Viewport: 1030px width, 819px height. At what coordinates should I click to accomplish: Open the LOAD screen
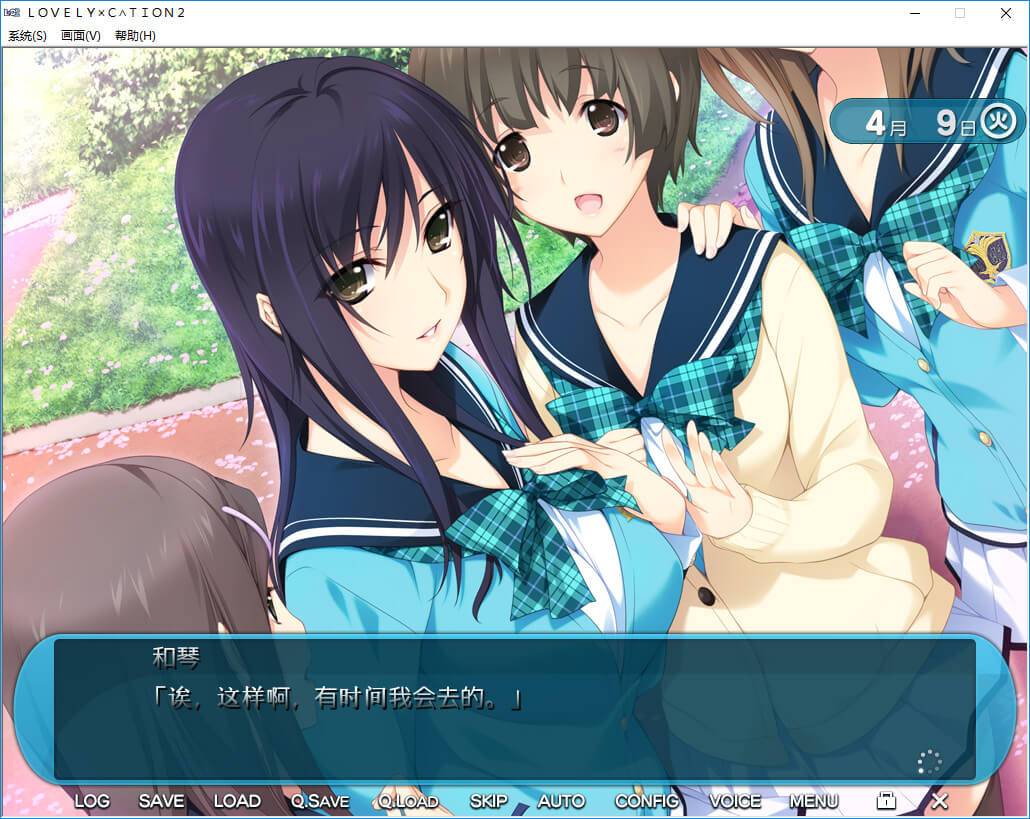click(237, 801)
